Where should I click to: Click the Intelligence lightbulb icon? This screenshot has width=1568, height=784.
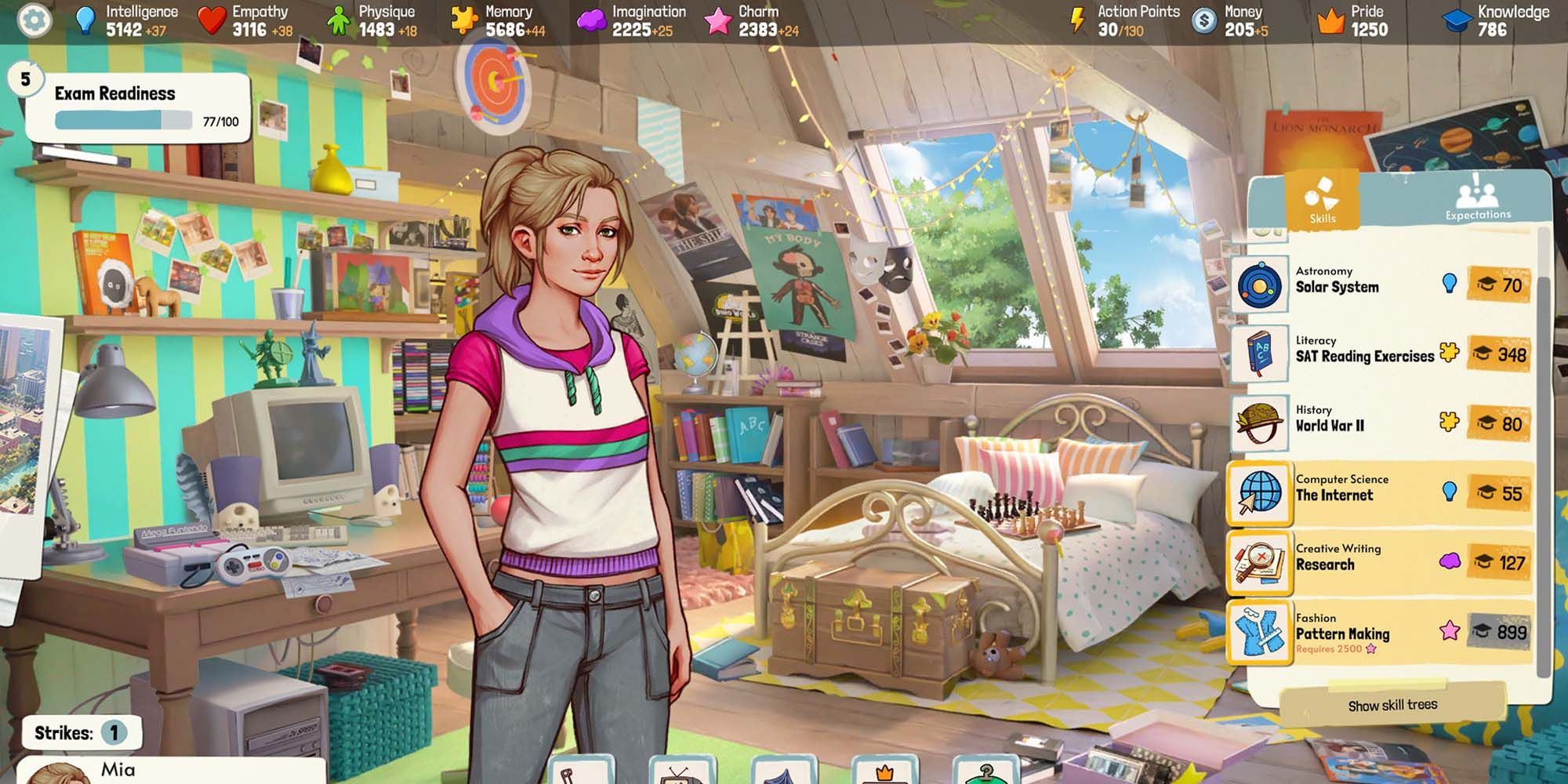pyautogui.click(x=85, y=20)
